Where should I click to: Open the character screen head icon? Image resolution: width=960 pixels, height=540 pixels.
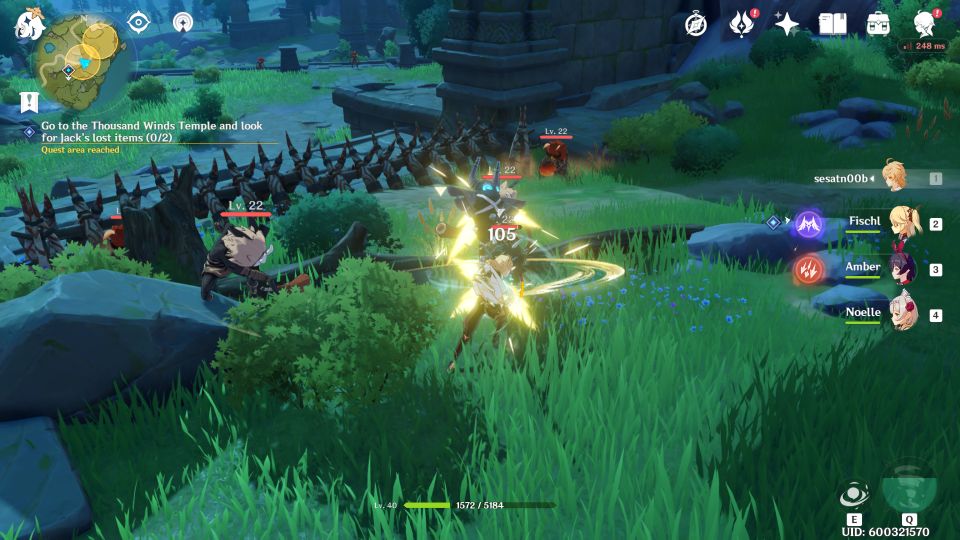pyautogui.click(x=924, y=24)
